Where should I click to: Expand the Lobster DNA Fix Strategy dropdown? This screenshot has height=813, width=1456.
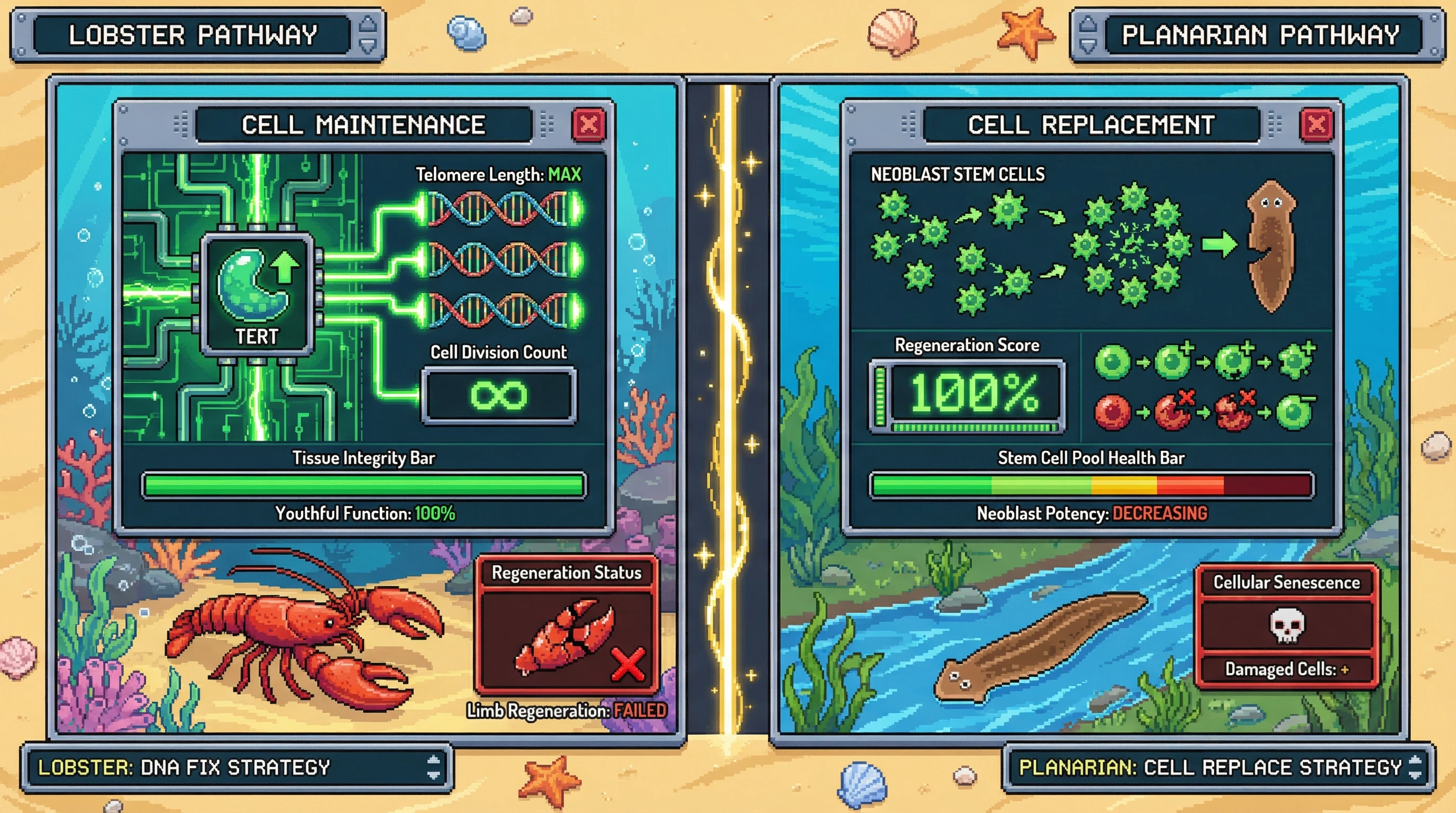click(x=433, y=767)
